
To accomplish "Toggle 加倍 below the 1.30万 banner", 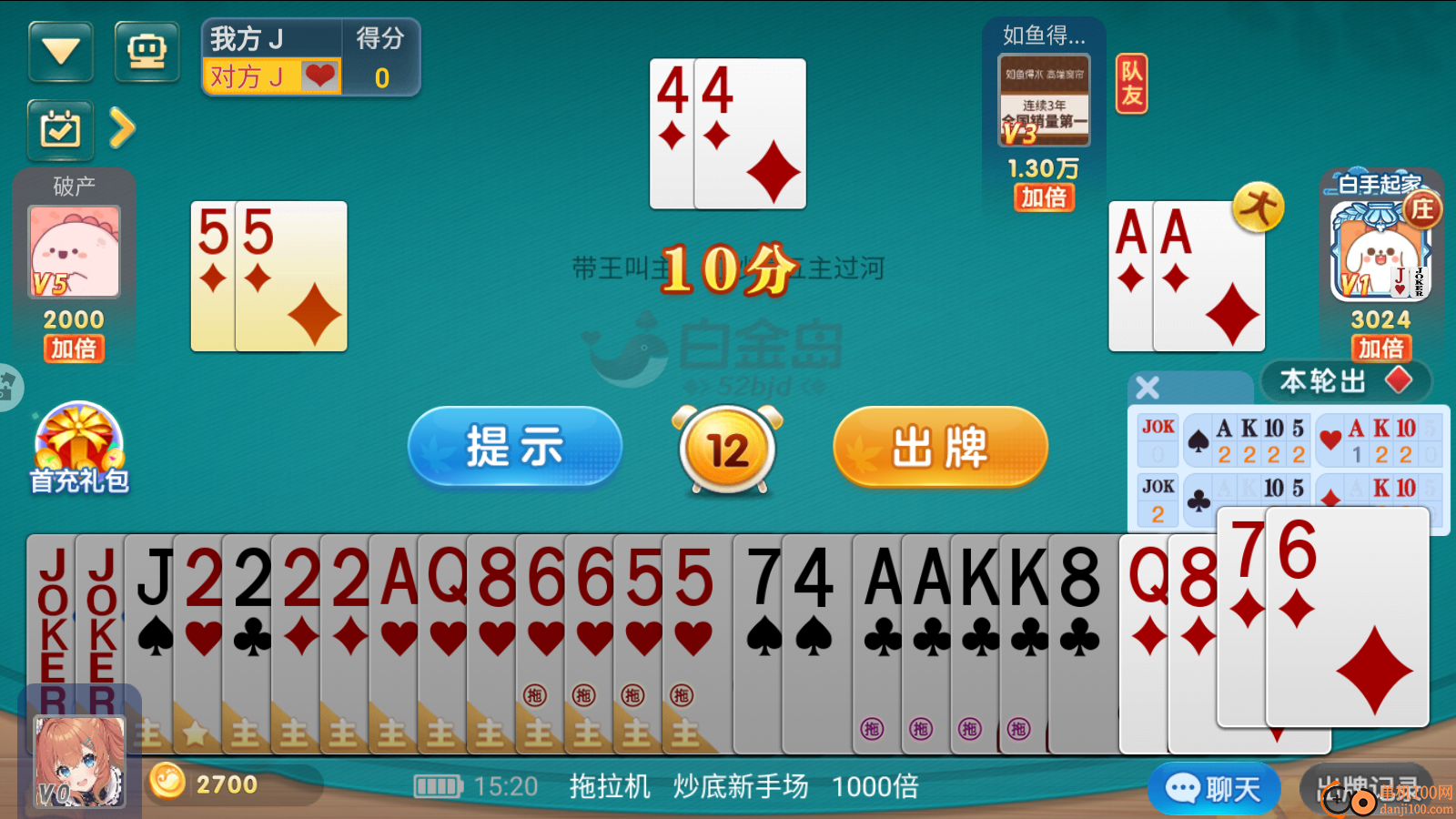I will pyautogui.click(x=1044, y=198).
